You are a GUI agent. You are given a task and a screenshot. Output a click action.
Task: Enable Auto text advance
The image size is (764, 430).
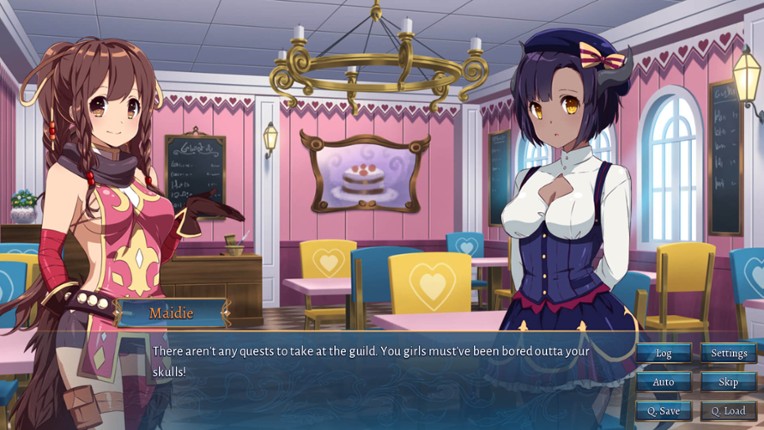[x=663, y=382]
